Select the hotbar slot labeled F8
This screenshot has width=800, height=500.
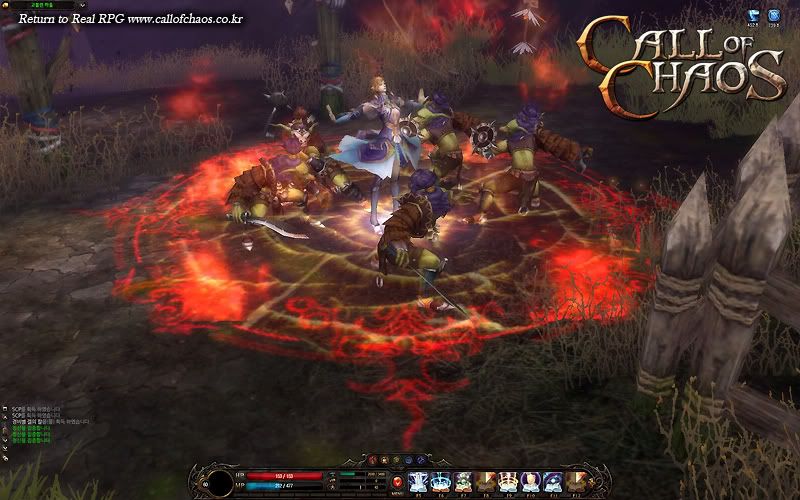(x=486, y=481)
